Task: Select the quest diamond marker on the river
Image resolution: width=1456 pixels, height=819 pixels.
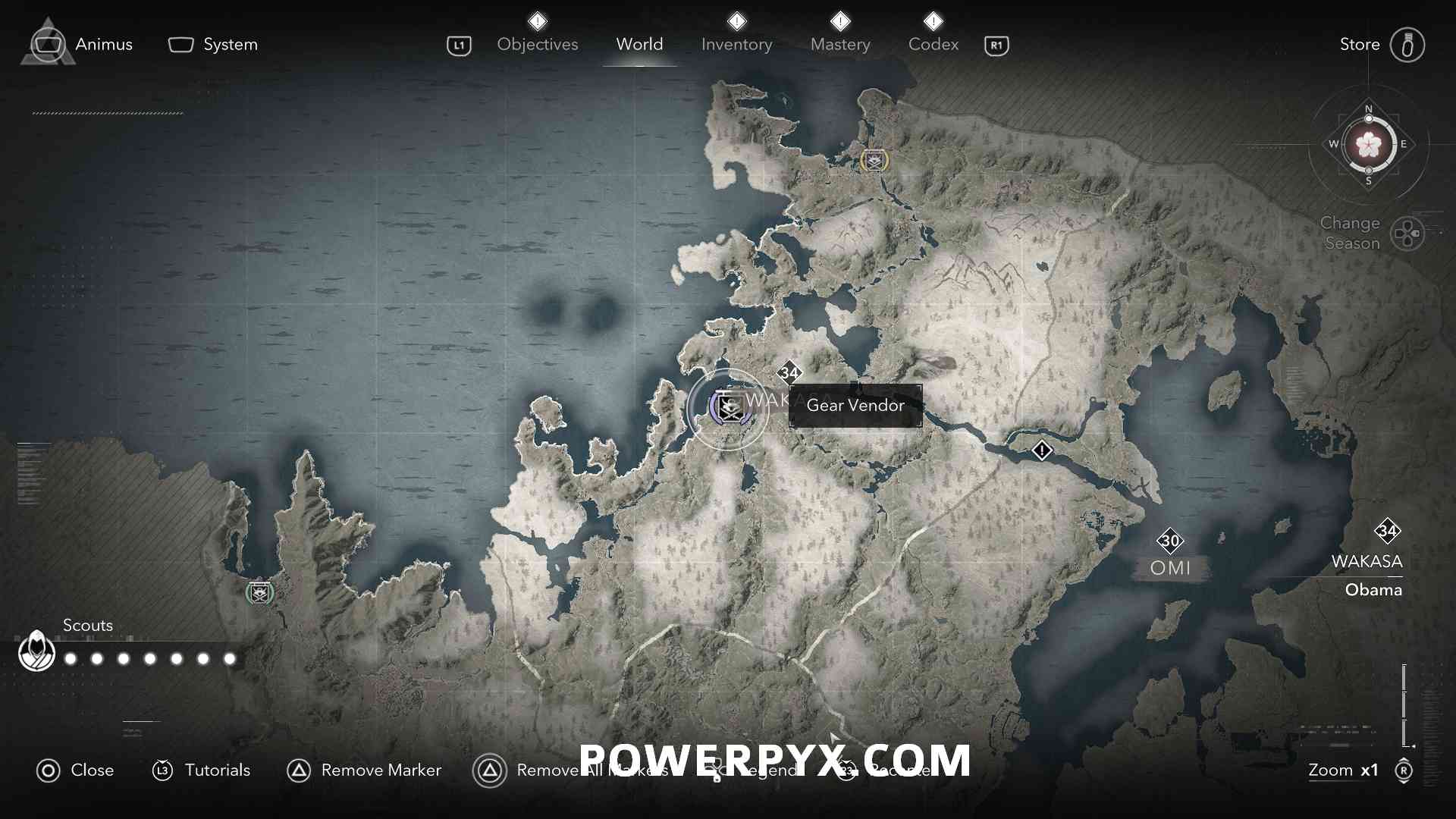Action: (1042, 451)
